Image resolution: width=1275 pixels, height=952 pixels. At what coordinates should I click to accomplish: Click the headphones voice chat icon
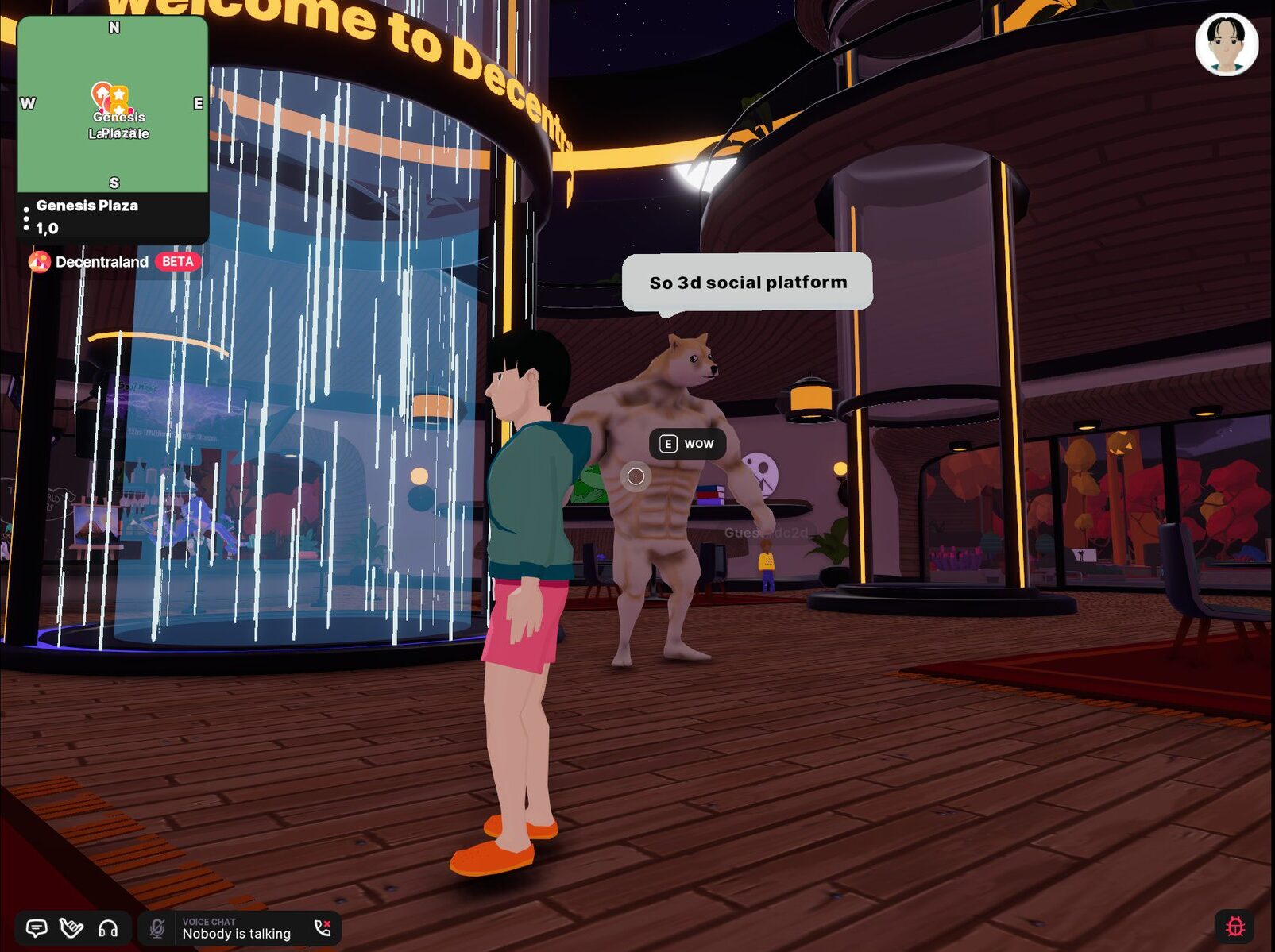pyautogui.click(x=108, y=928)
